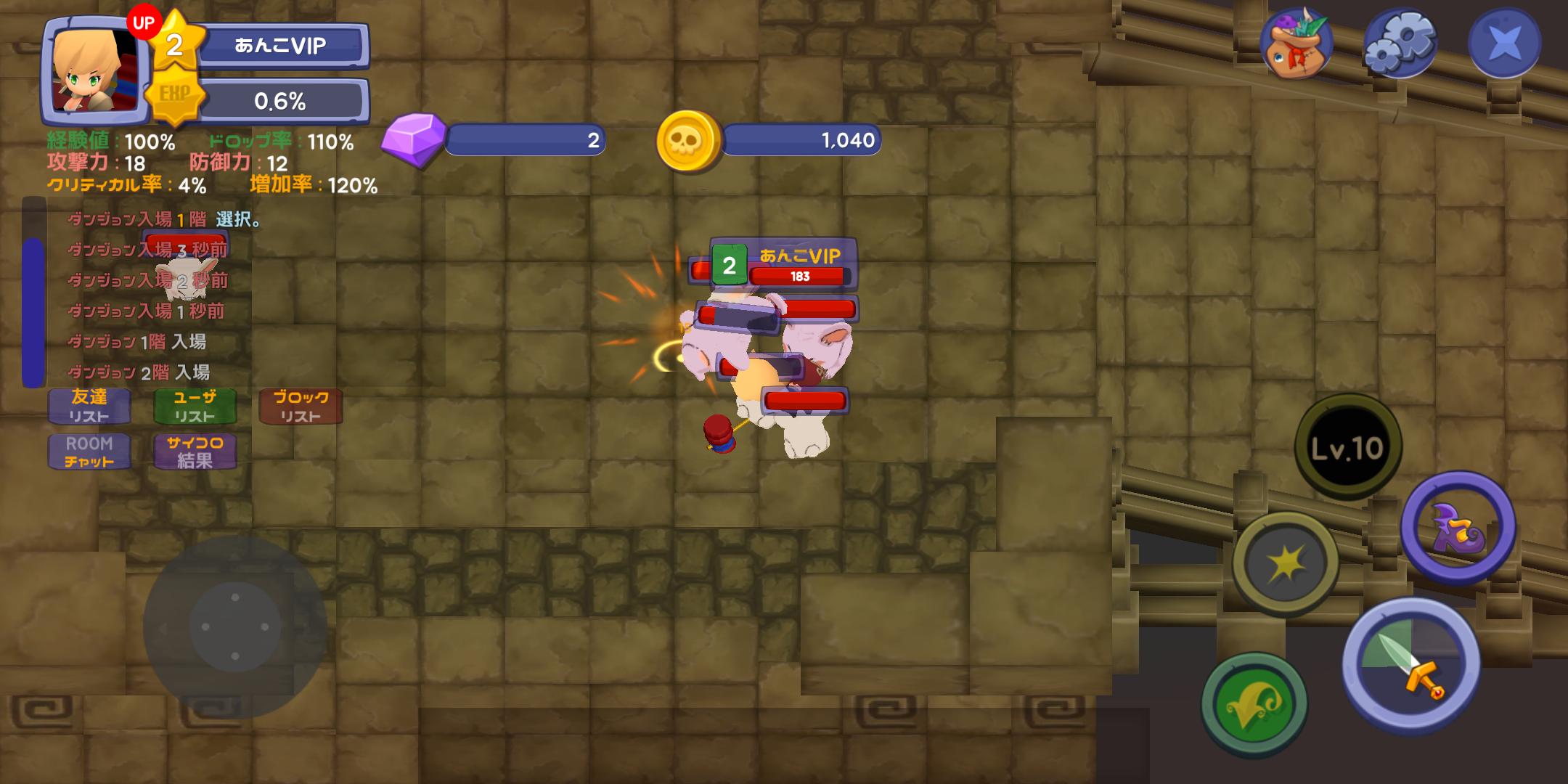Viewport: 1568px width, 784px height.
Task: Open the 友達リスト friends list
Action: (x=89, y=407)
